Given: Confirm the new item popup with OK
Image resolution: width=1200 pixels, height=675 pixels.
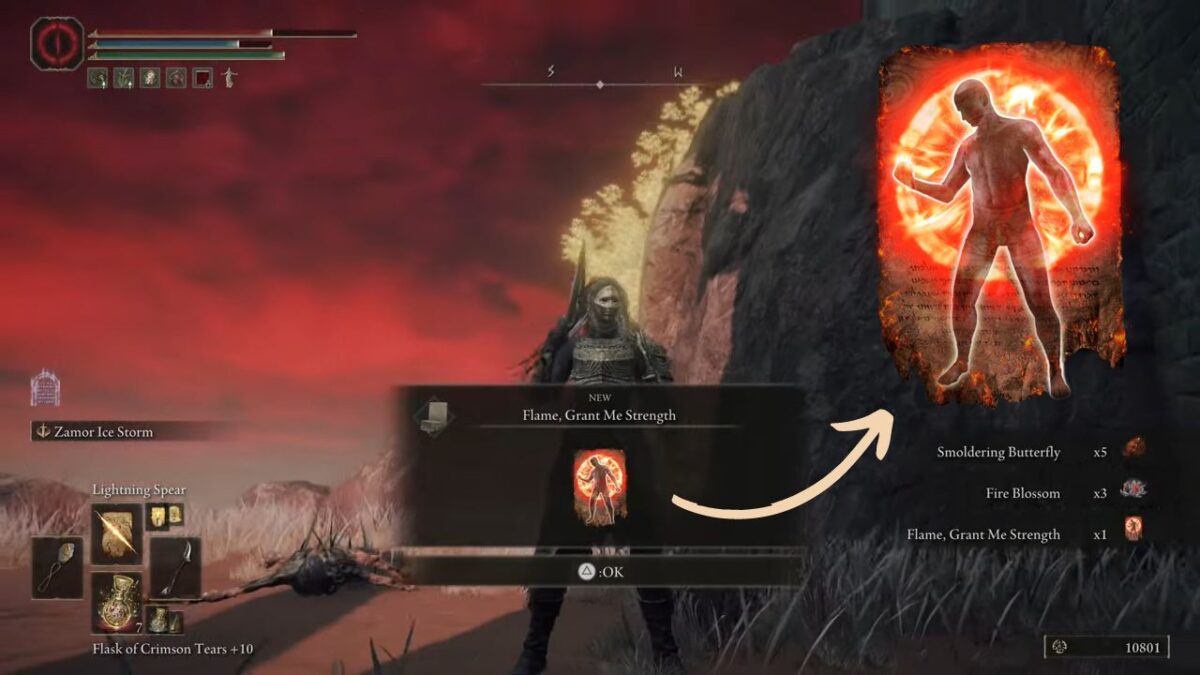Looking at the screenshot, I should (601, 572).
